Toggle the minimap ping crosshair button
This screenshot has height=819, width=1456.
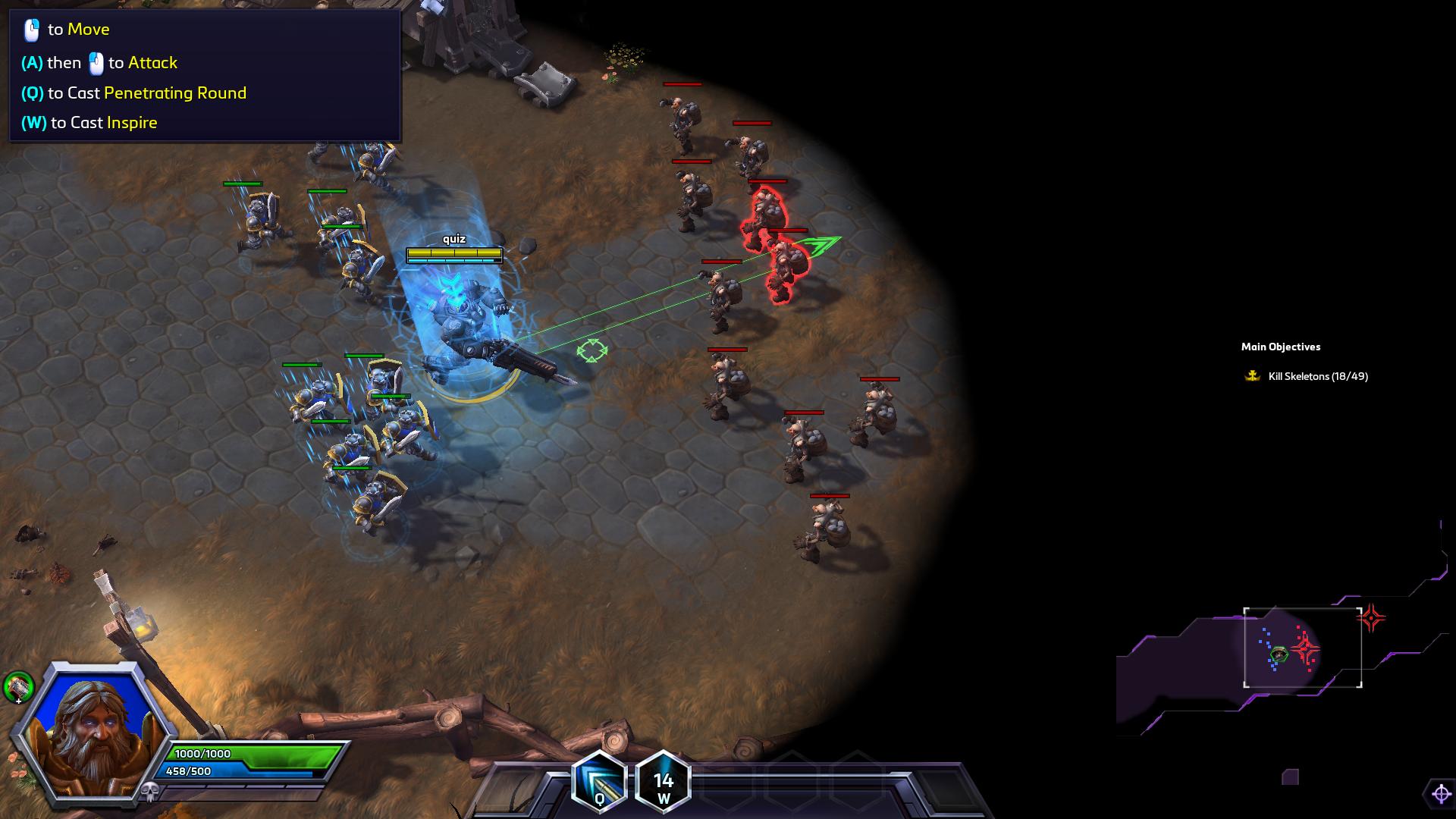(x=1440, y=794)
